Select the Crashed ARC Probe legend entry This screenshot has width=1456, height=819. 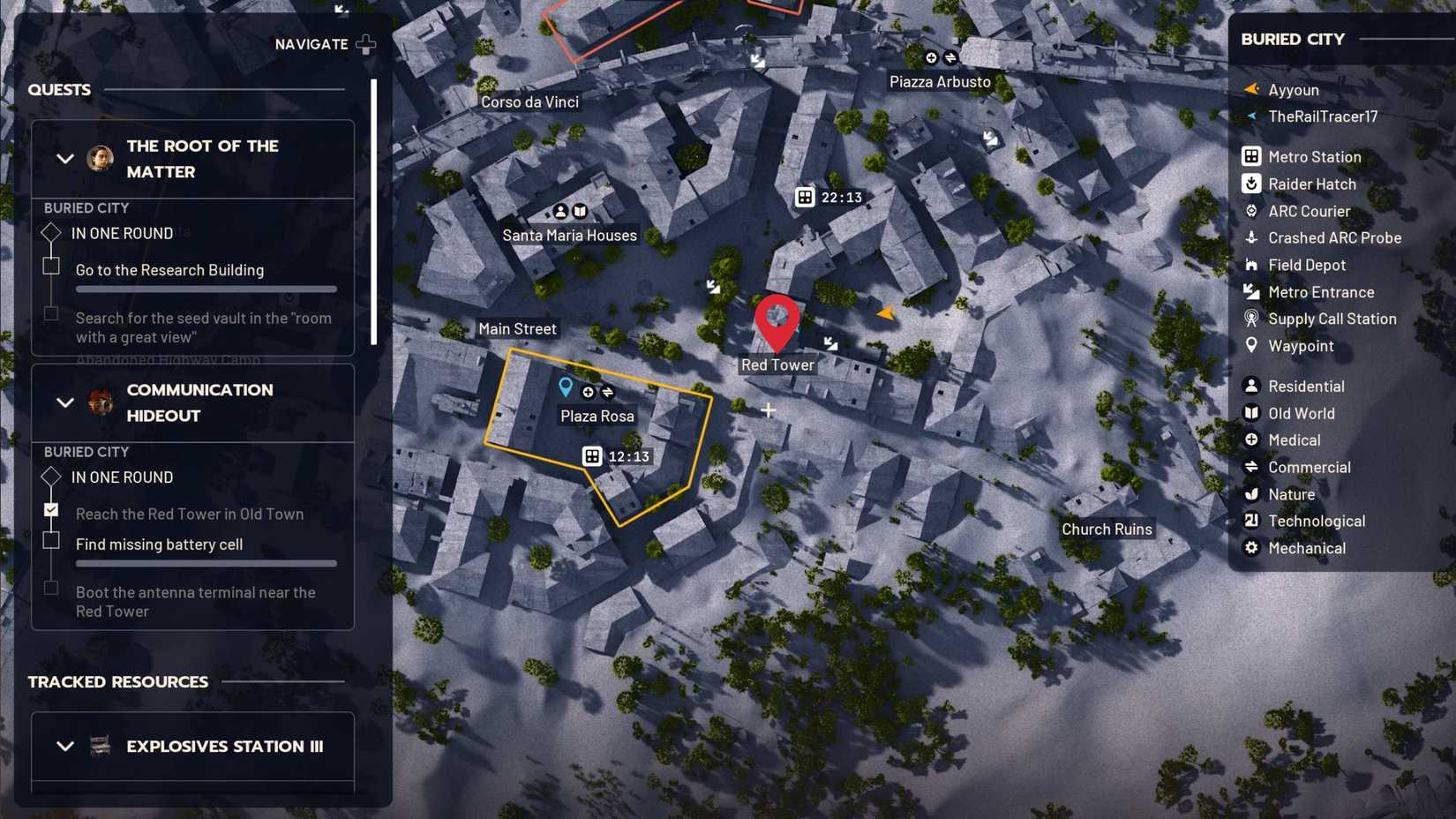1251,238
